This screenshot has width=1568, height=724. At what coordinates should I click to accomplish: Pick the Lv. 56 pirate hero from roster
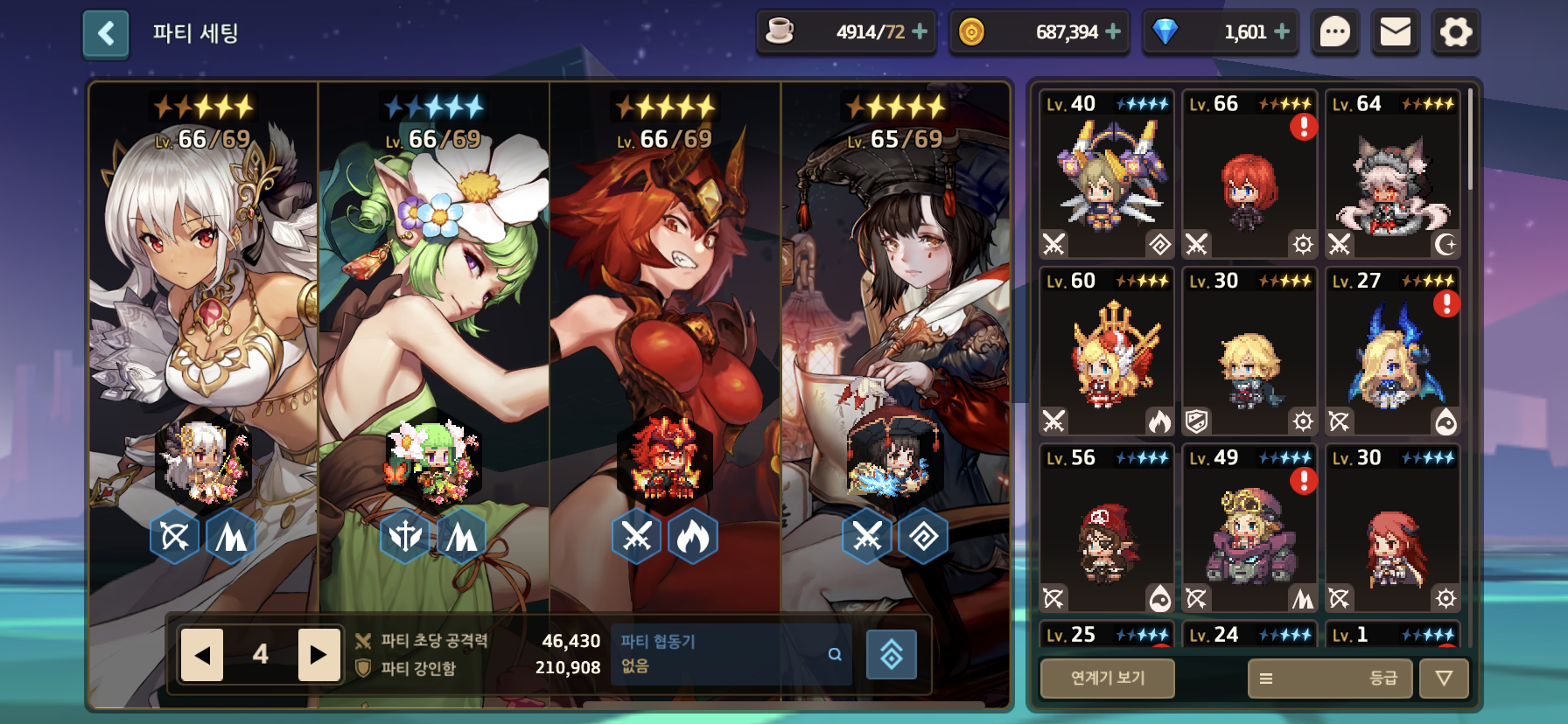click(x=1107, y=529)
